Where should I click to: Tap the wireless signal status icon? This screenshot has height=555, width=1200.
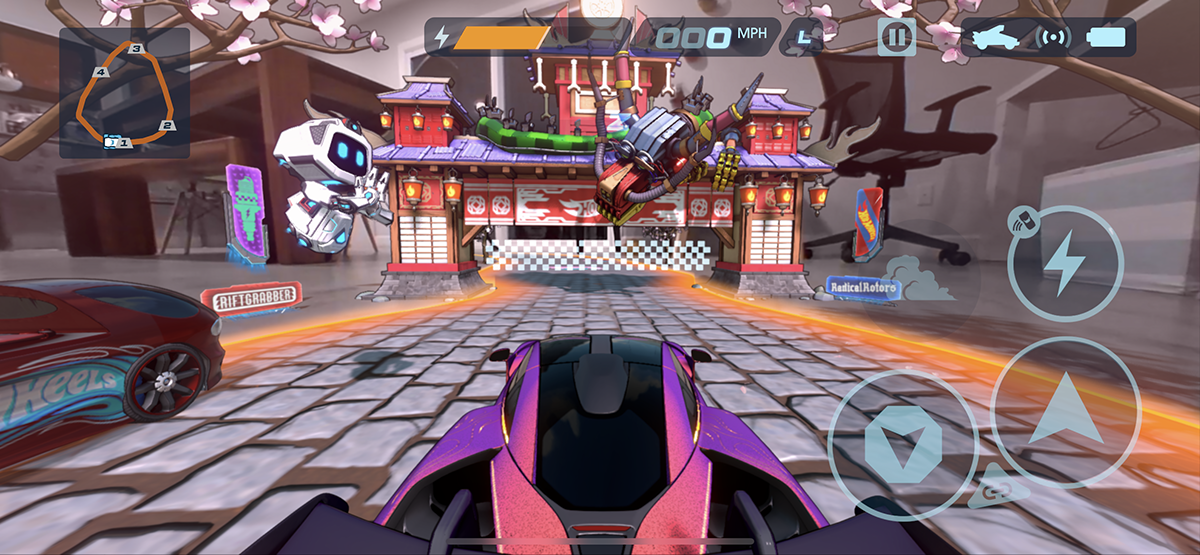1055,38
